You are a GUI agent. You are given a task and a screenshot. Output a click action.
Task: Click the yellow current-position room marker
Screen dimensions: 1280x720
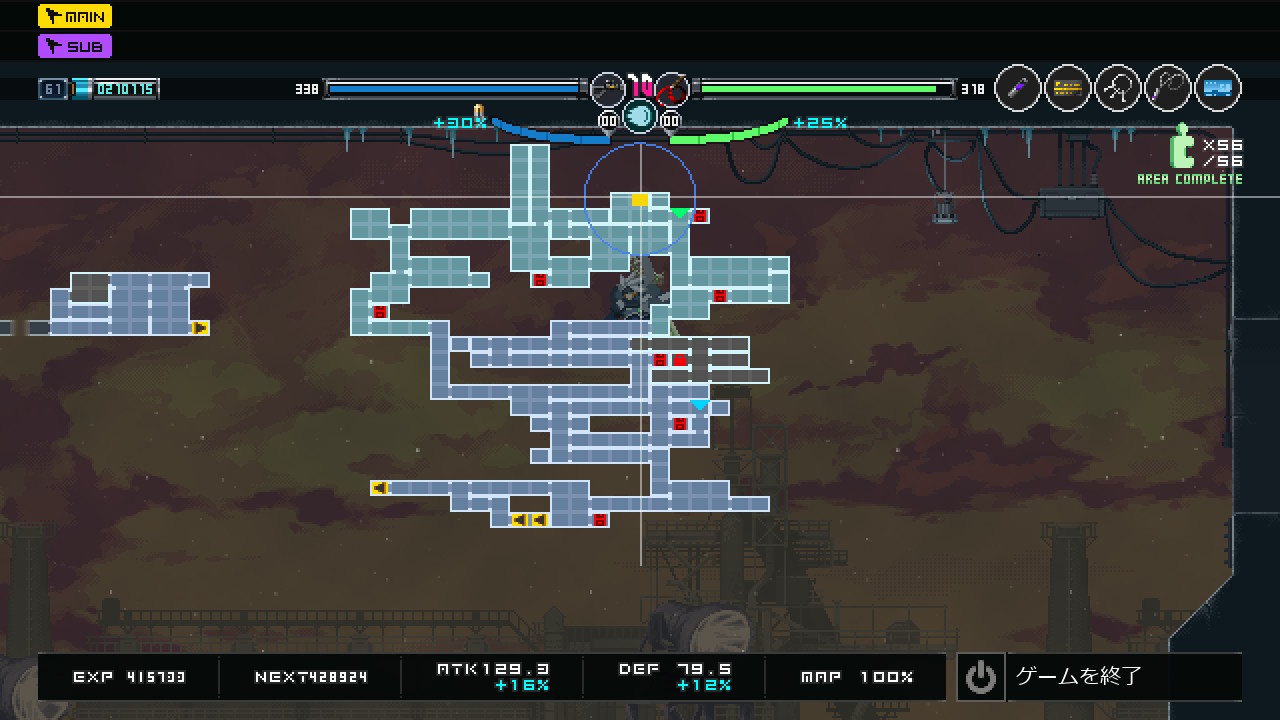point(640,200)
